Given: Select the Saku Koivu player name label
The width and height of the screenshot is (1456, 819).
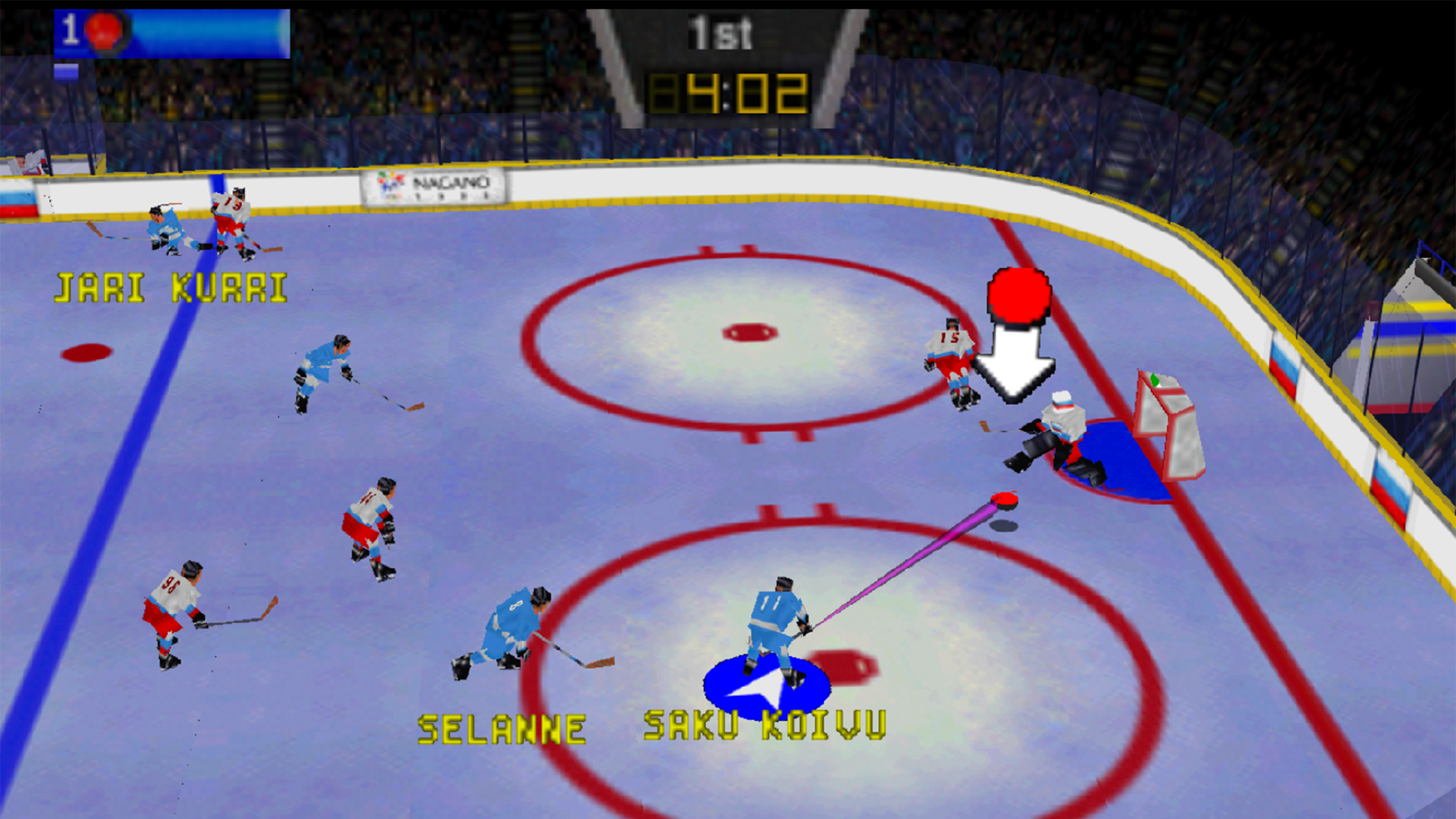Looking at the screenshot, I should [764, 725].
